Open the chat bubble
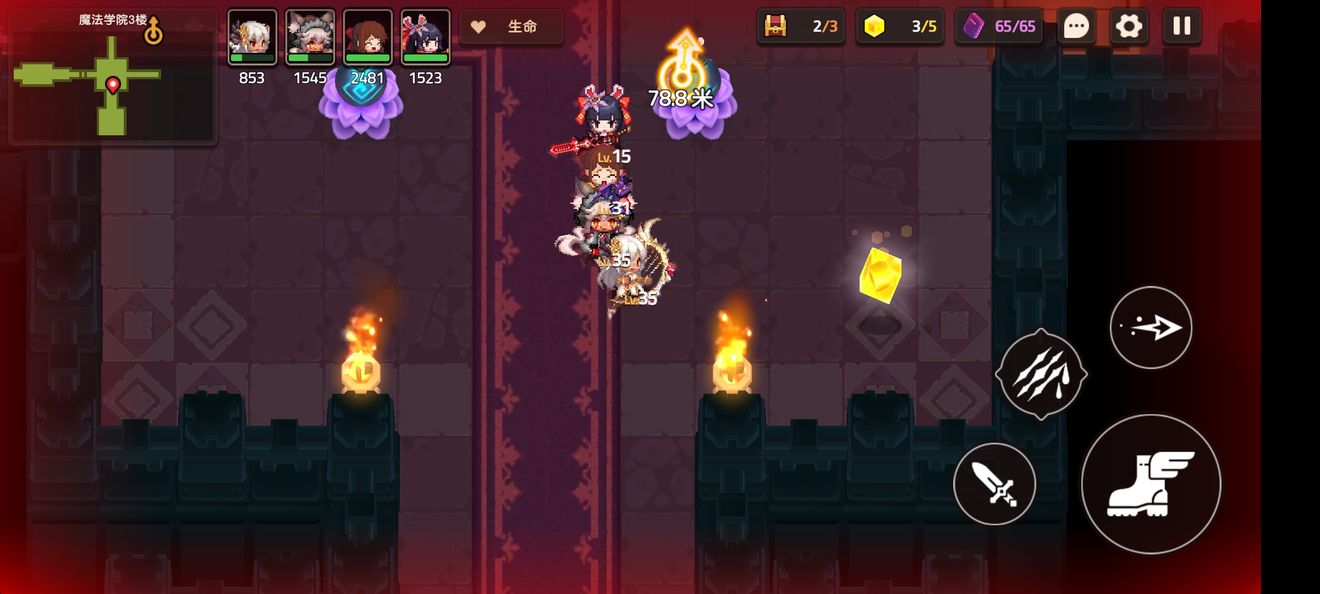1320x594 pixels. point(1076,26)
